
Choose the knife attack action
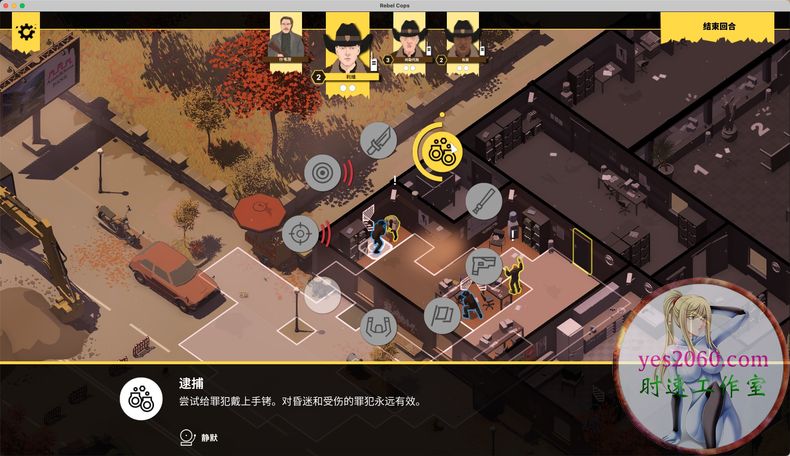(378, 141)
